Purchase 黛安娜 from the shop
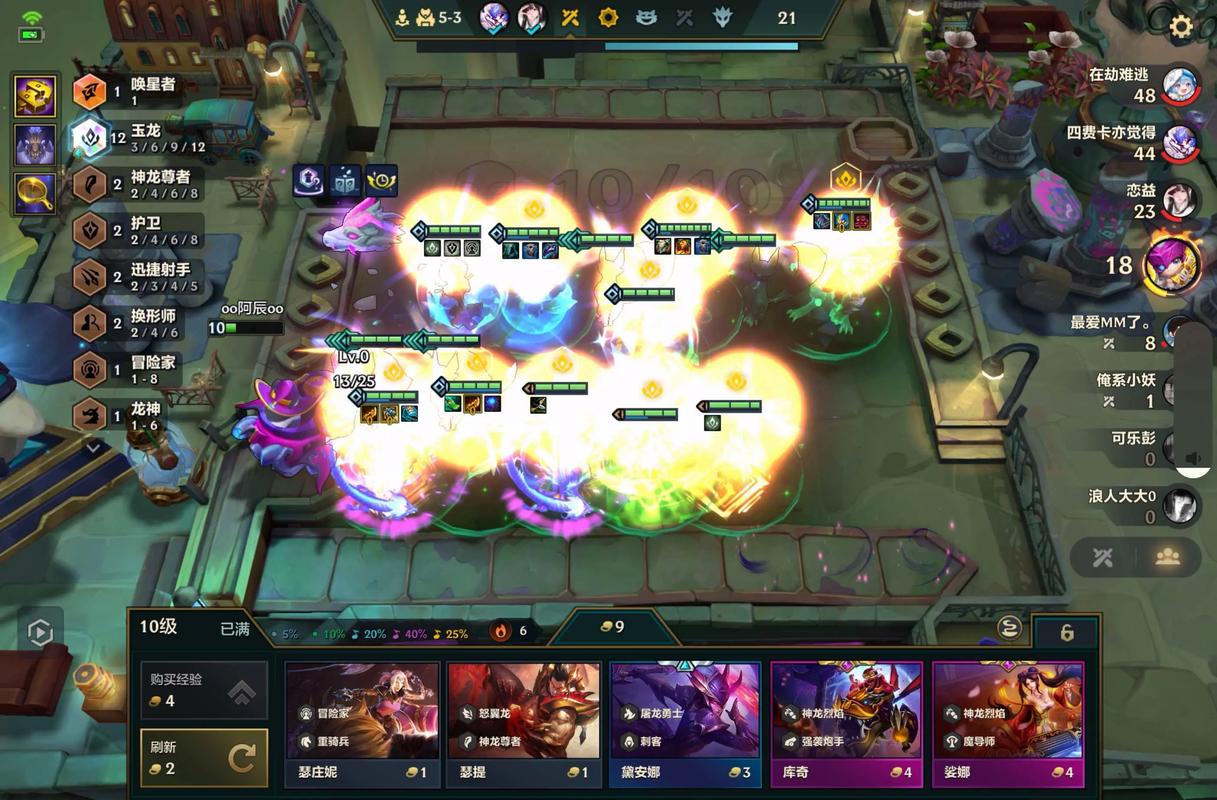1217x800 pixels. click(685, 722)
